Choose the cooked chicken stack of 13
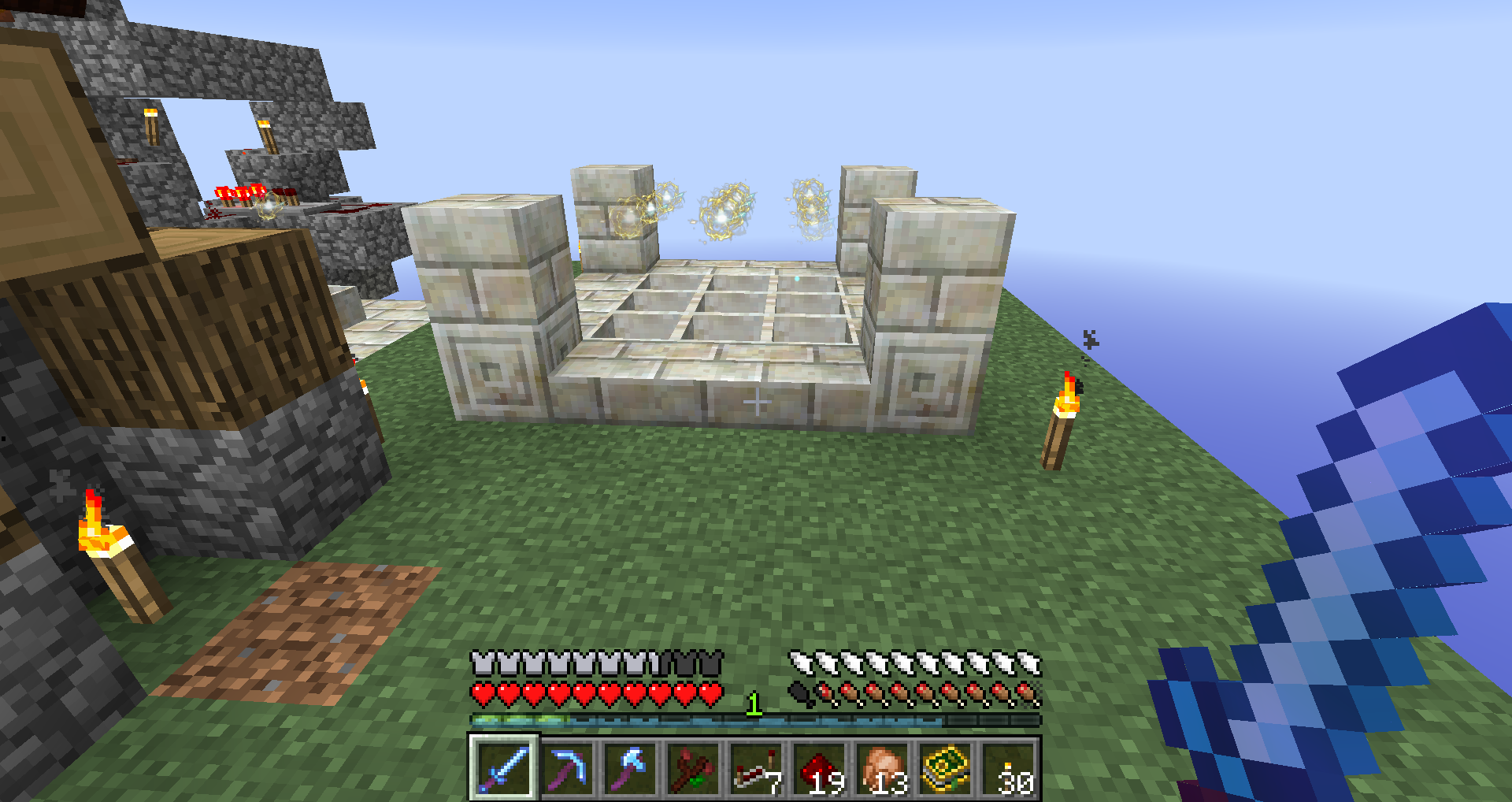This screenshot has height=802, width=1512. 882,768
